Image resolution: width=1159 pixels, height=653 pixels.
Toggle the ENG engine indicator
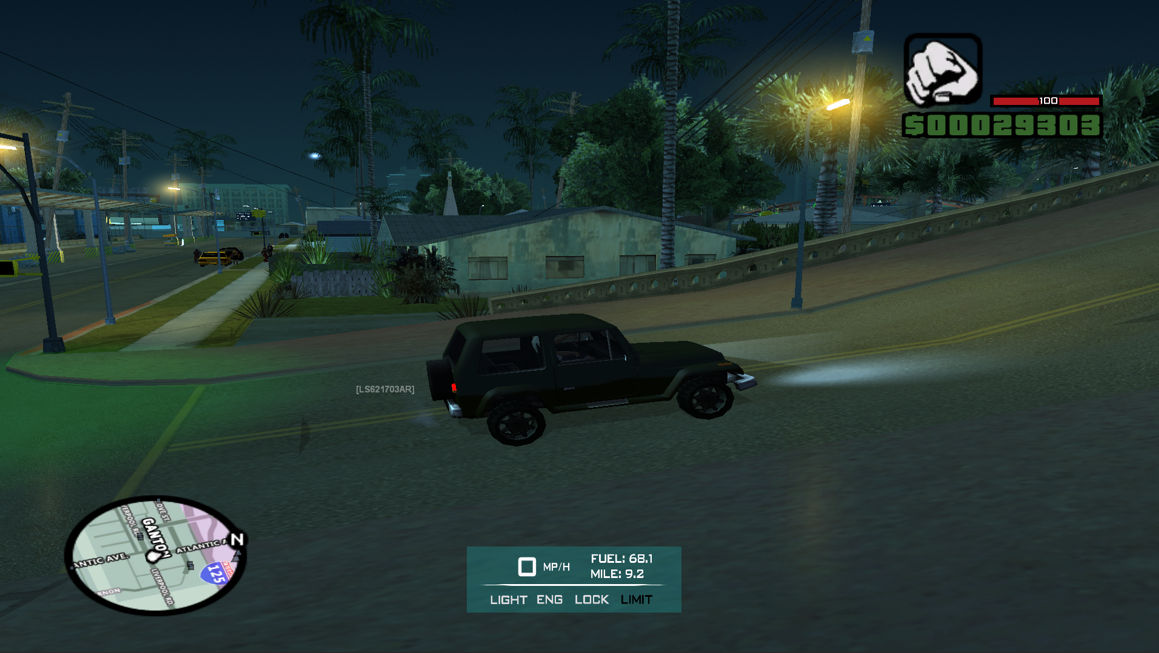tap(549, 600)
